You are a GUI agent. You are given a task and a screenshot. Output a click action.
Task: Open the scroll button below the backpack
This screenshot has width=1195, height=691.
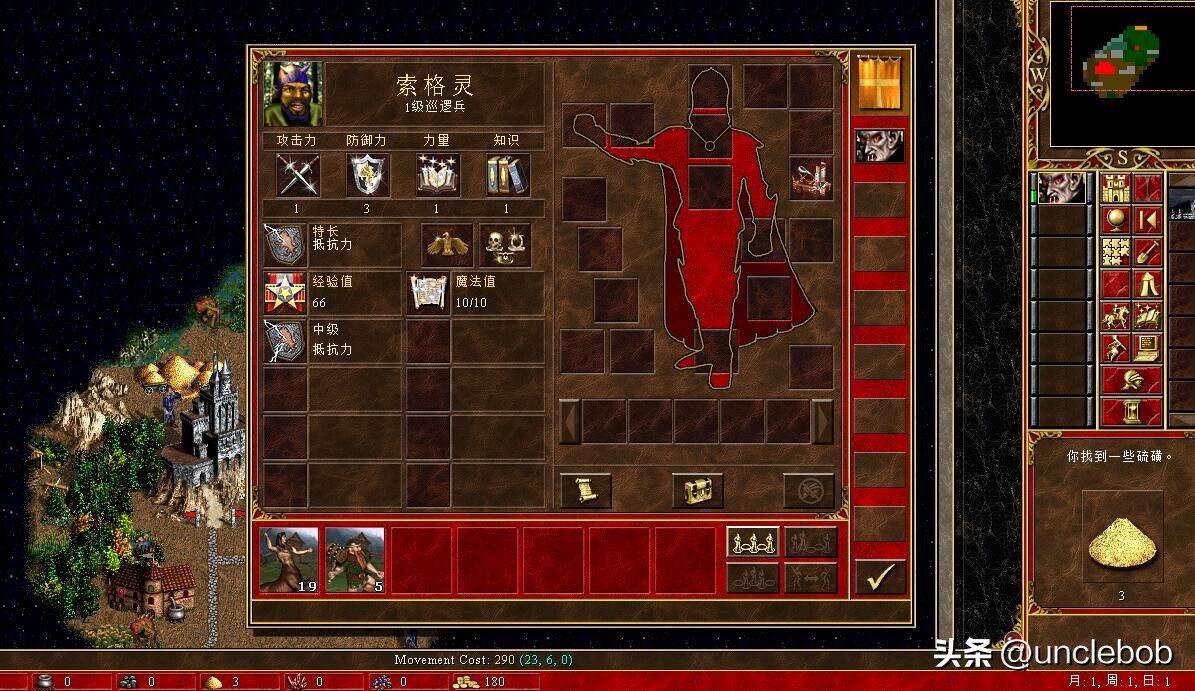coord(586,490)
